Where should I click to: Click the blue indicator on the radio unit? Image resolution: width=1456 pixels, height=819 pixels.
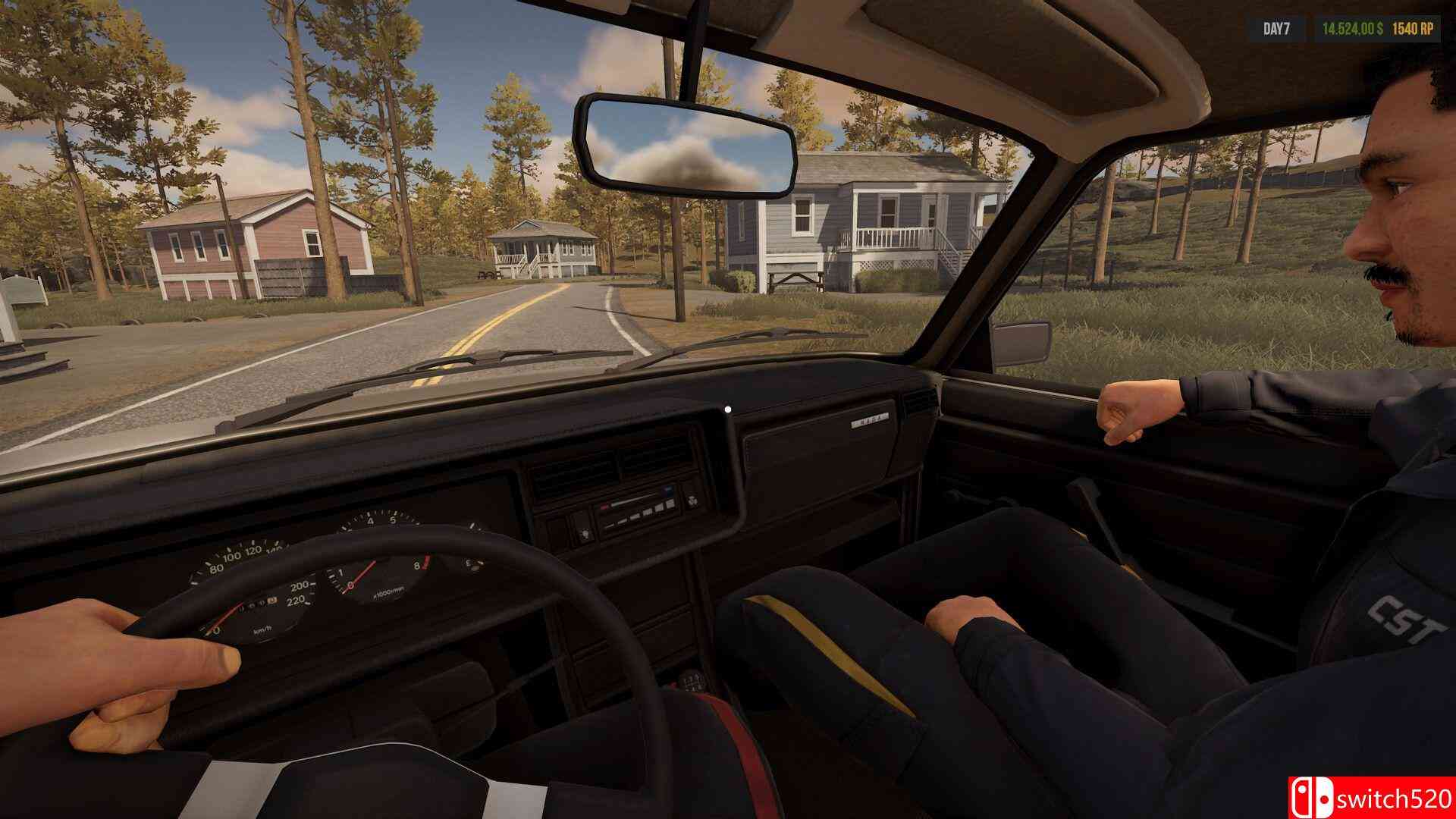point(668,491)
